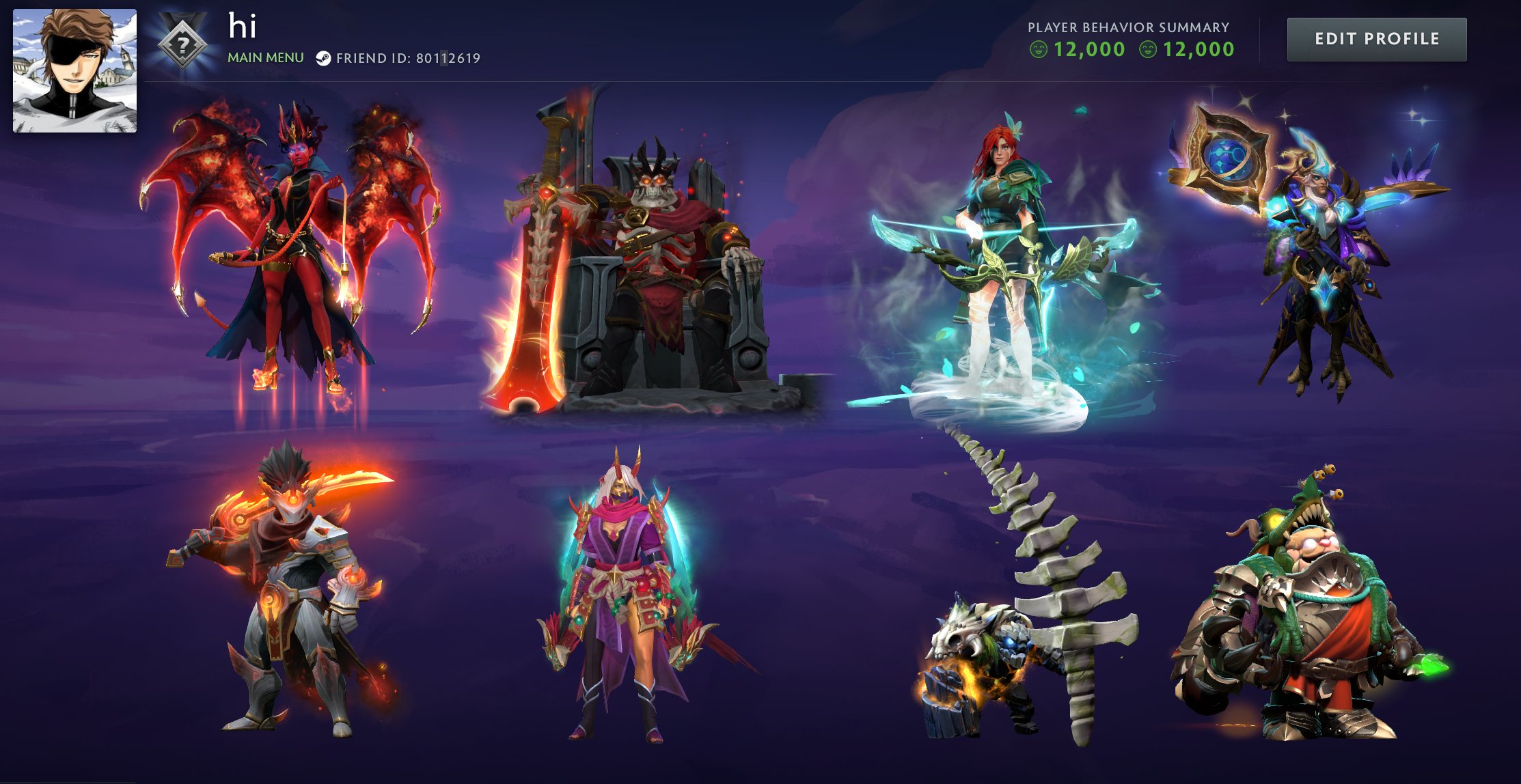Click the anime eyepatch profile avatar
Screen dimensions: 1521x784
click(74, 70)
